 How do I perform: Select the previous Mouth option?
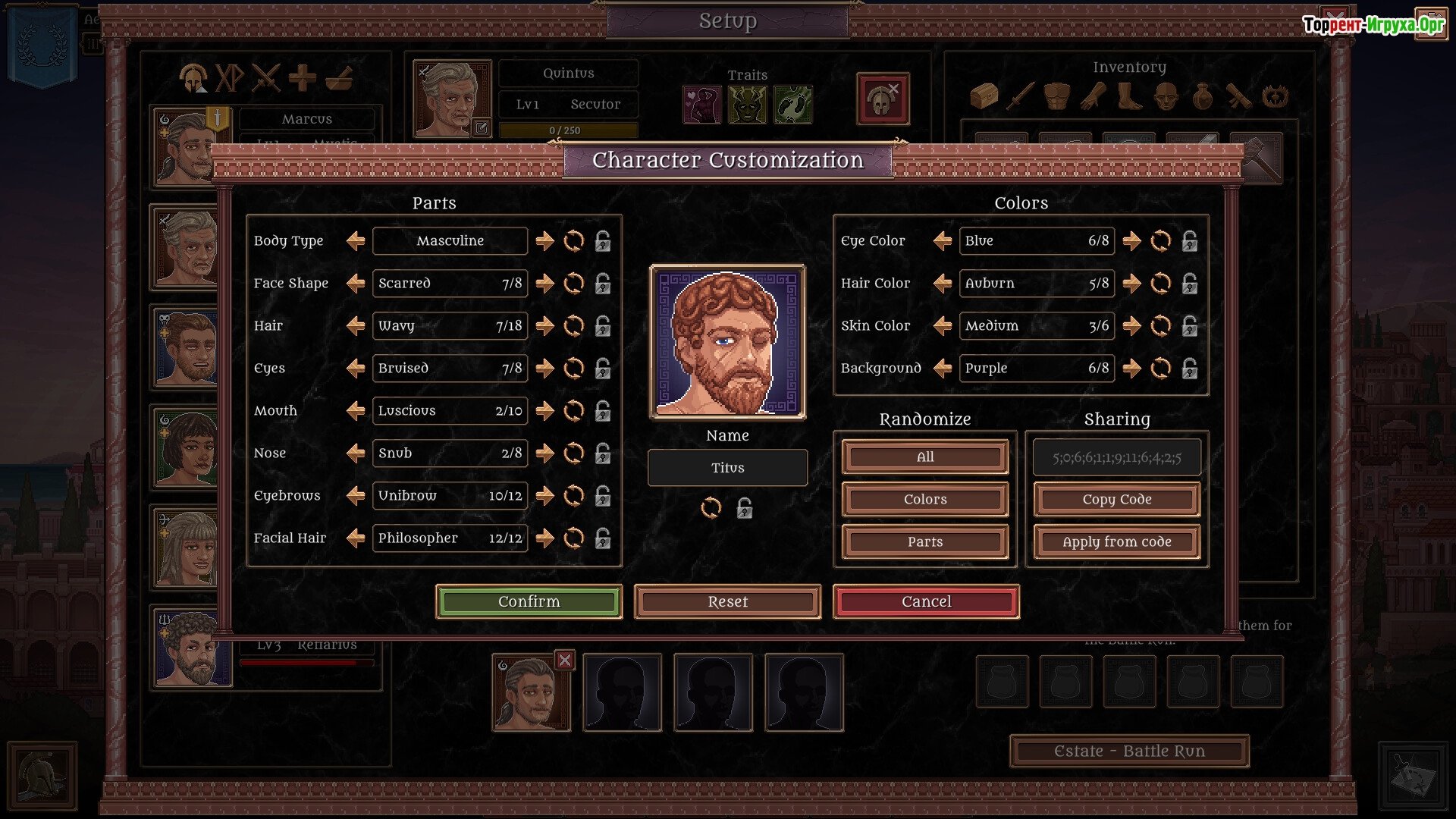[356, 411]
